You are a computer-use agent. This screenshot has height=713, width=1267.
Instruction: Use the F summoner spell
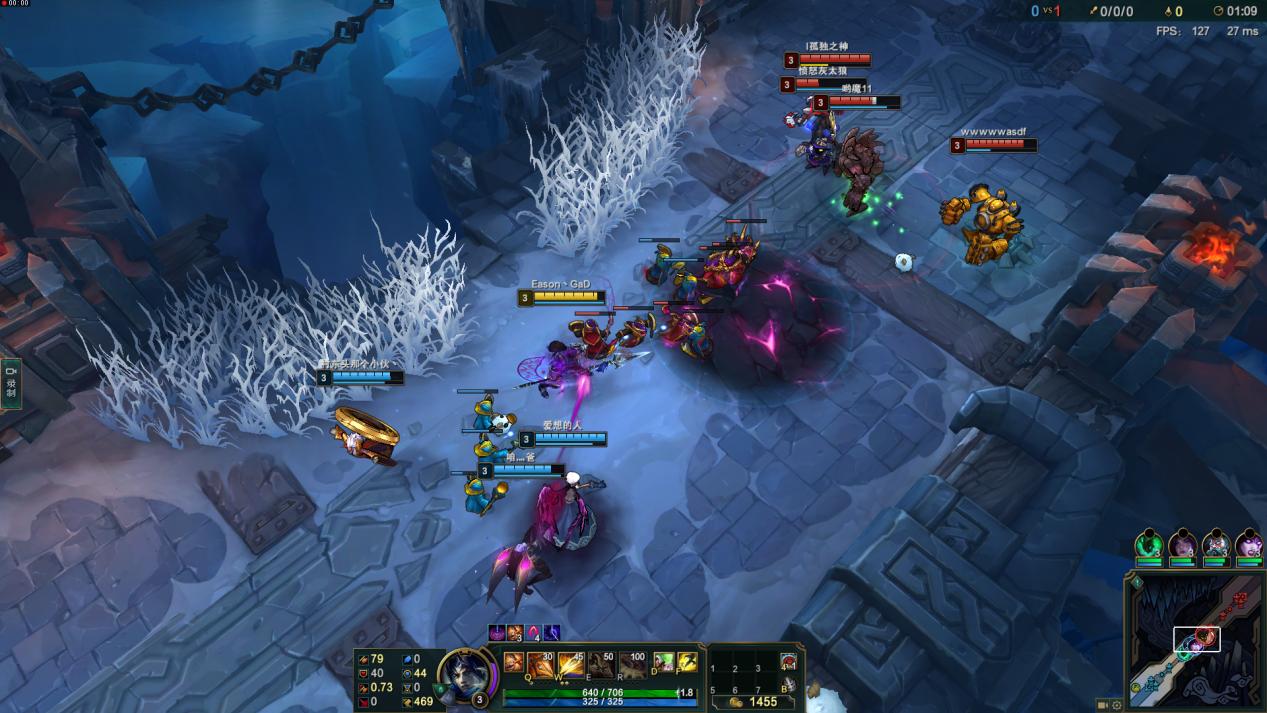687,661
